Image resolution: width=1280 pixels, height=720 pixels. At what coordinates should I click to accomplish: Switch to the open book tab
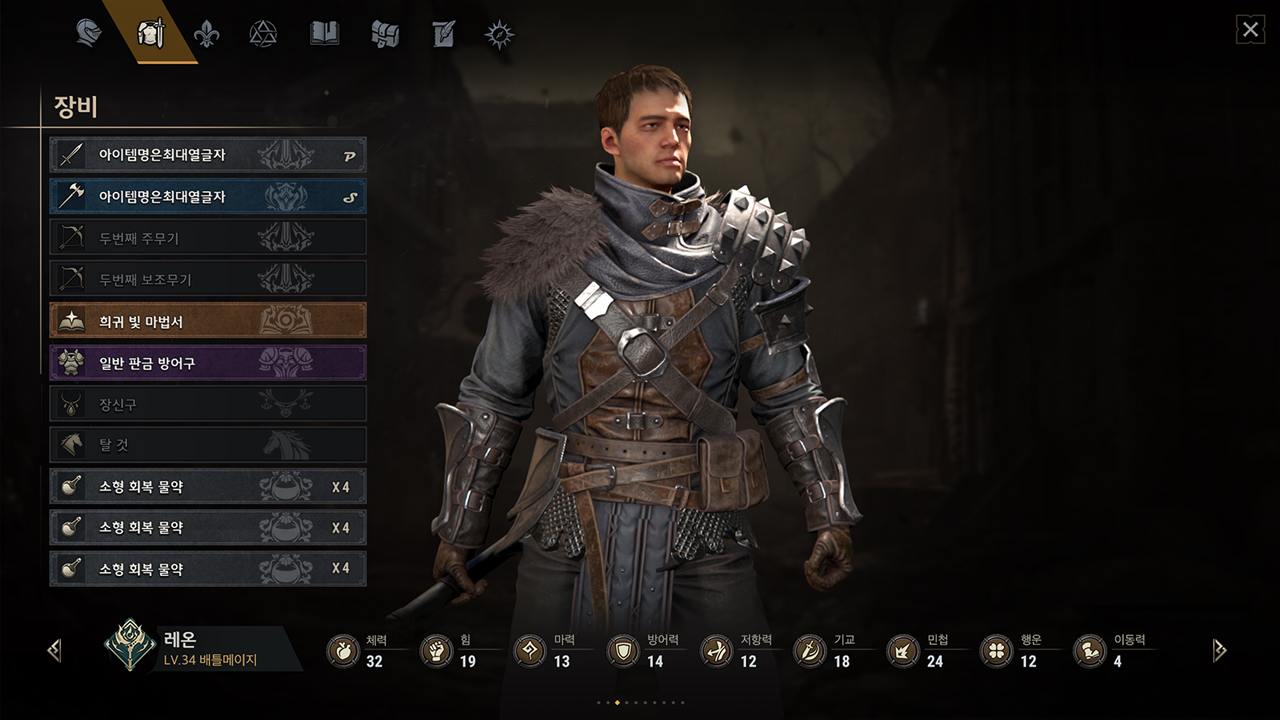coord(324,34)
